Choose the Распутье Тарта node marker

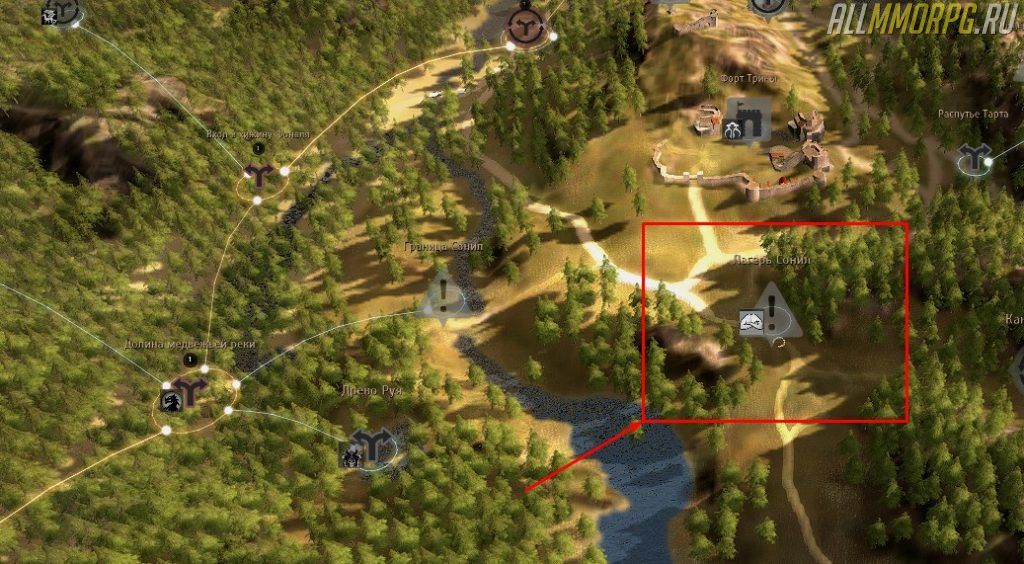tap(973, 158)
